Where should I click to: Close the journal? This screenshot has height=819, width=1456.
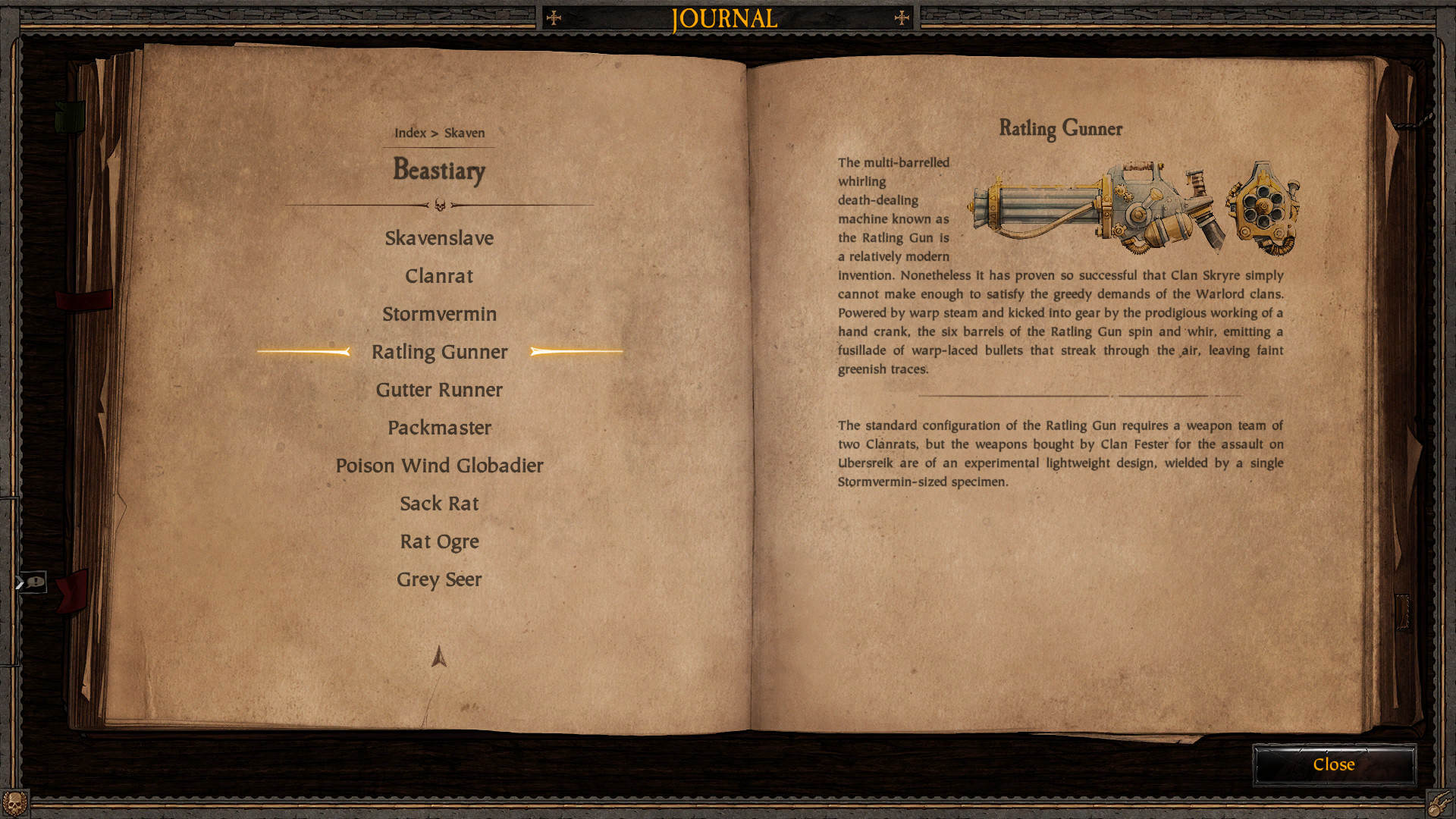[x=1333, y=764]
